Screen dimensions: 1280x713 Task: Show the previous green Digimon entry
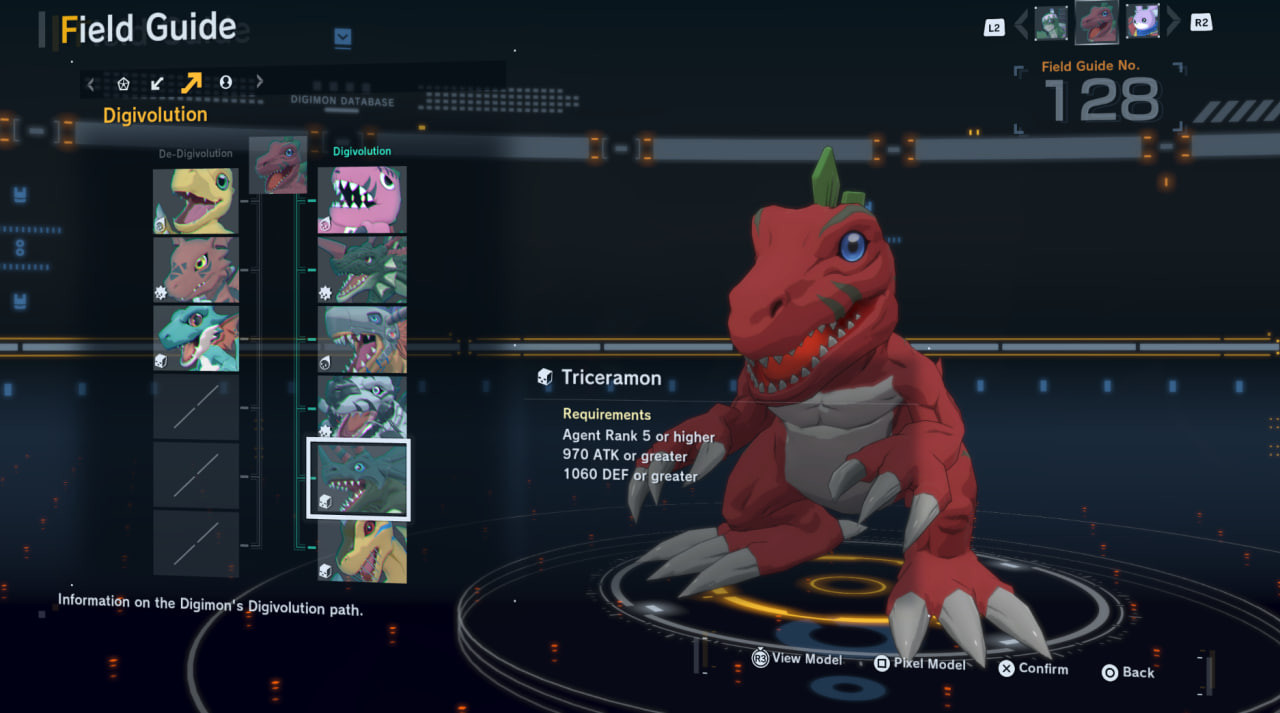(x=1051, y=22)
